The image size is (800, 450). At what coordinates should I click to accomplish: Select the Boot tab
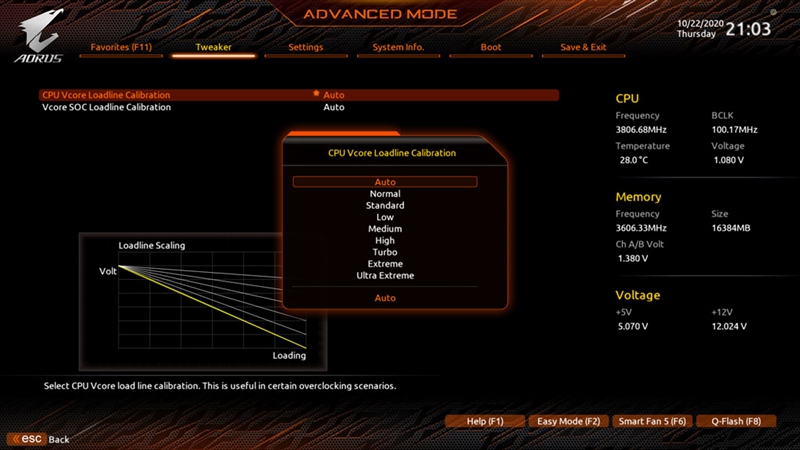tap(491, 47)
